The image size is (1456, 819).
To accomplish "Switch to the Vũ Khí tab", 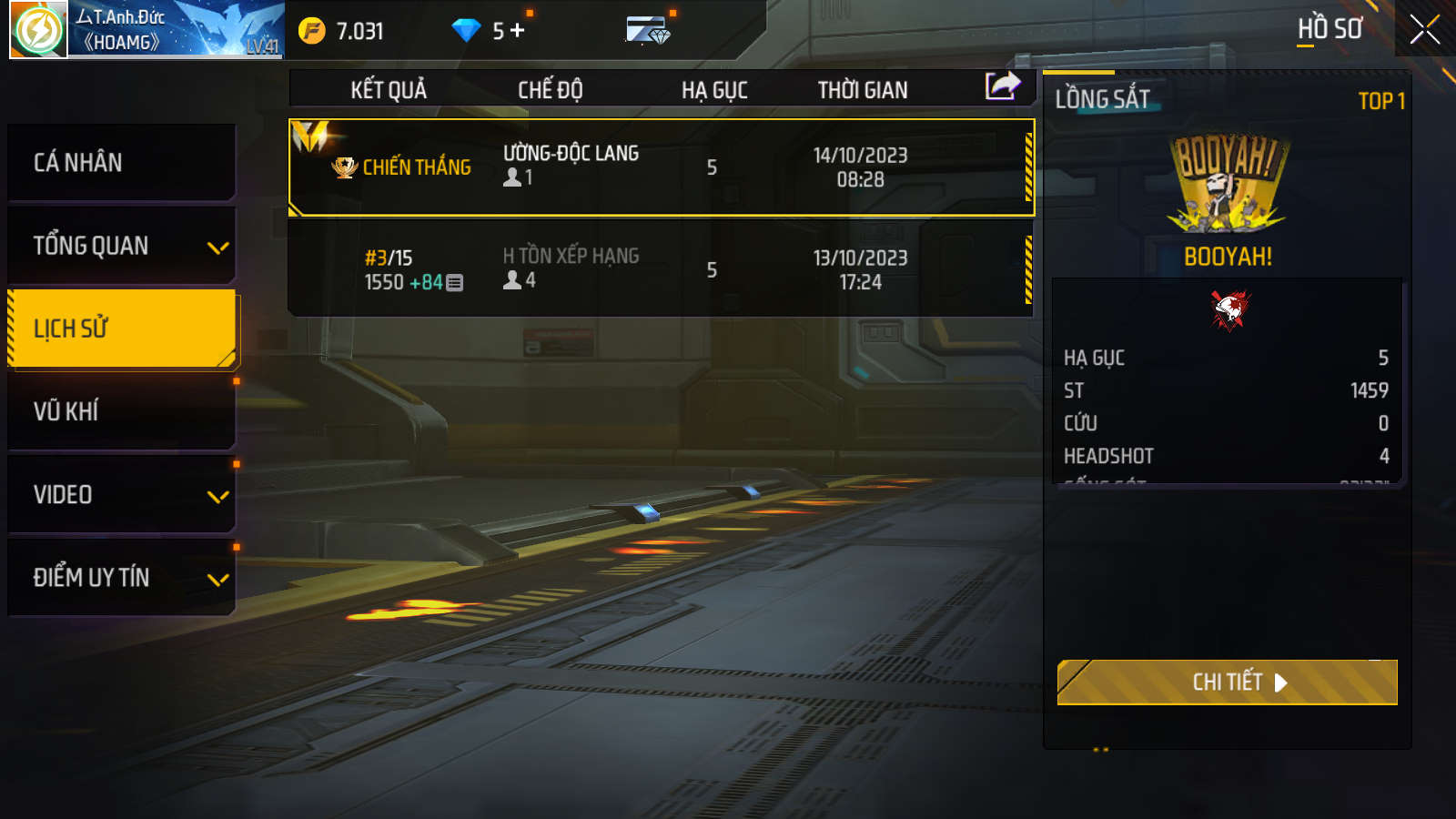I will click(x=121, y=411).
